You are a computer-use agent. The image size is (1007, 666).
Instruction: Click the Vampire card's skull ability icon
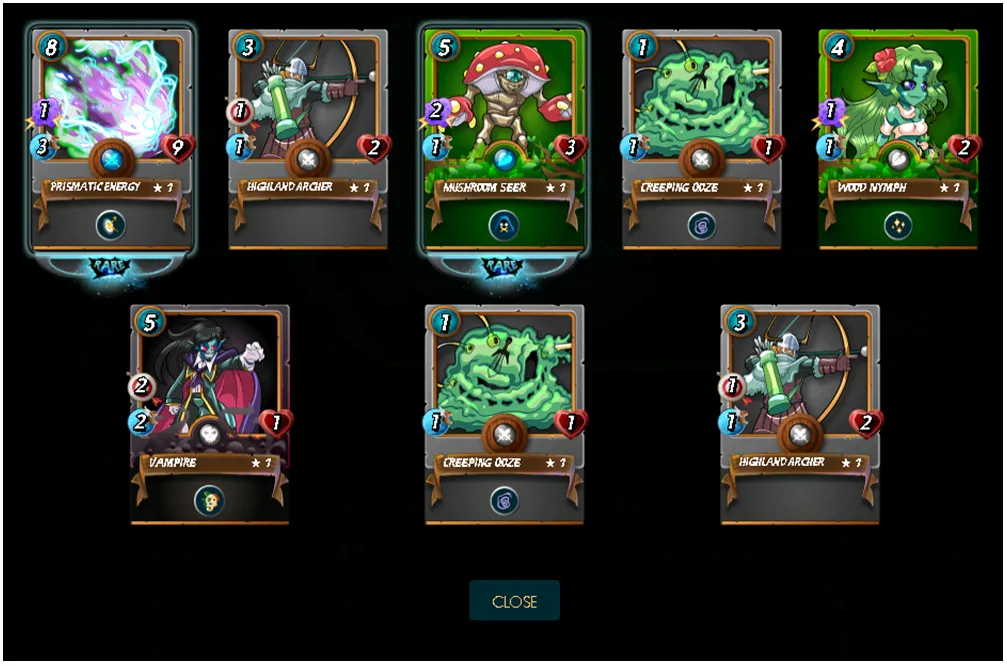point(209,500)
